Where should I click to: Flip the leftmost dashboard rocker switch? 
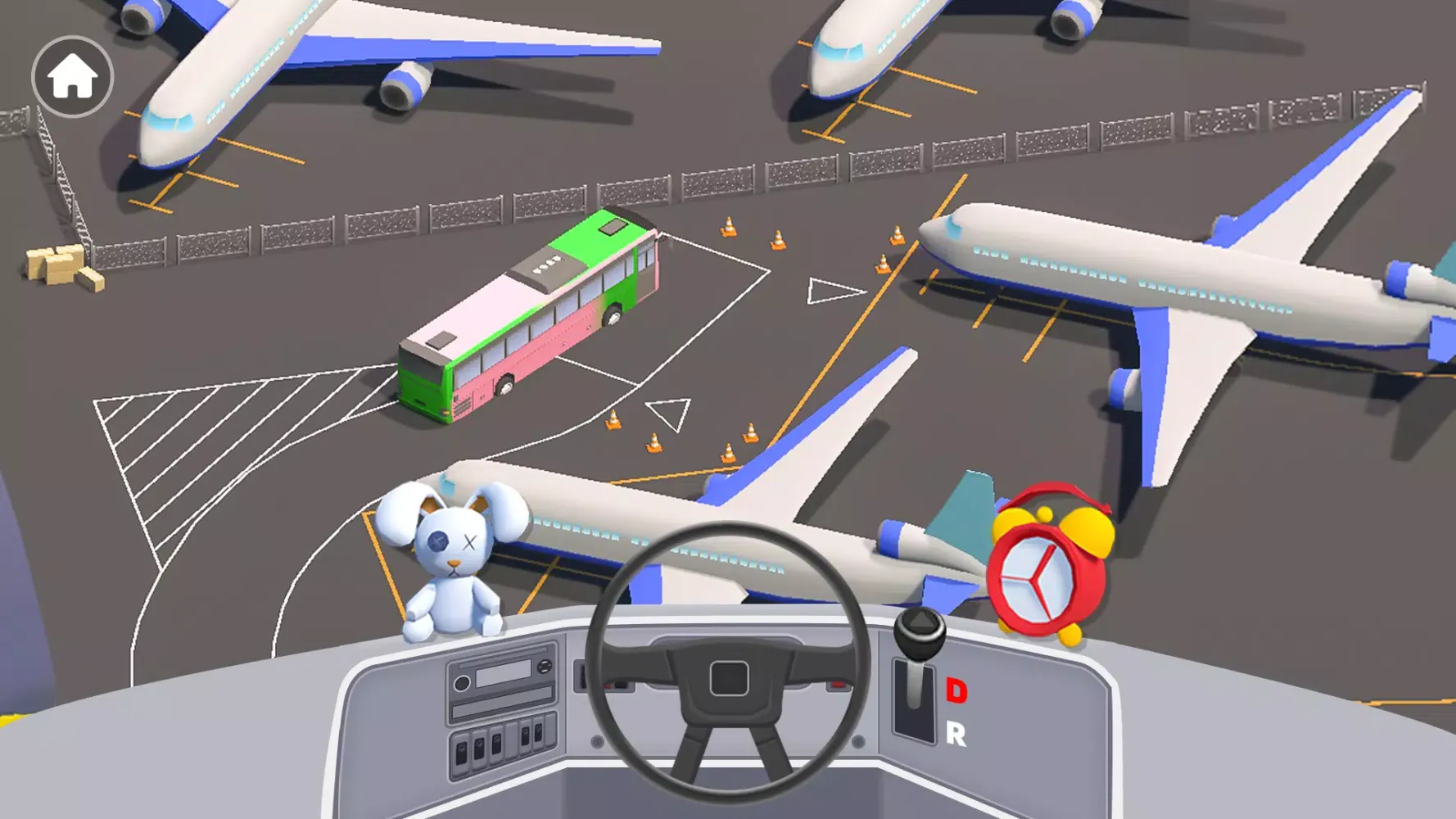[x=461, y=750]
